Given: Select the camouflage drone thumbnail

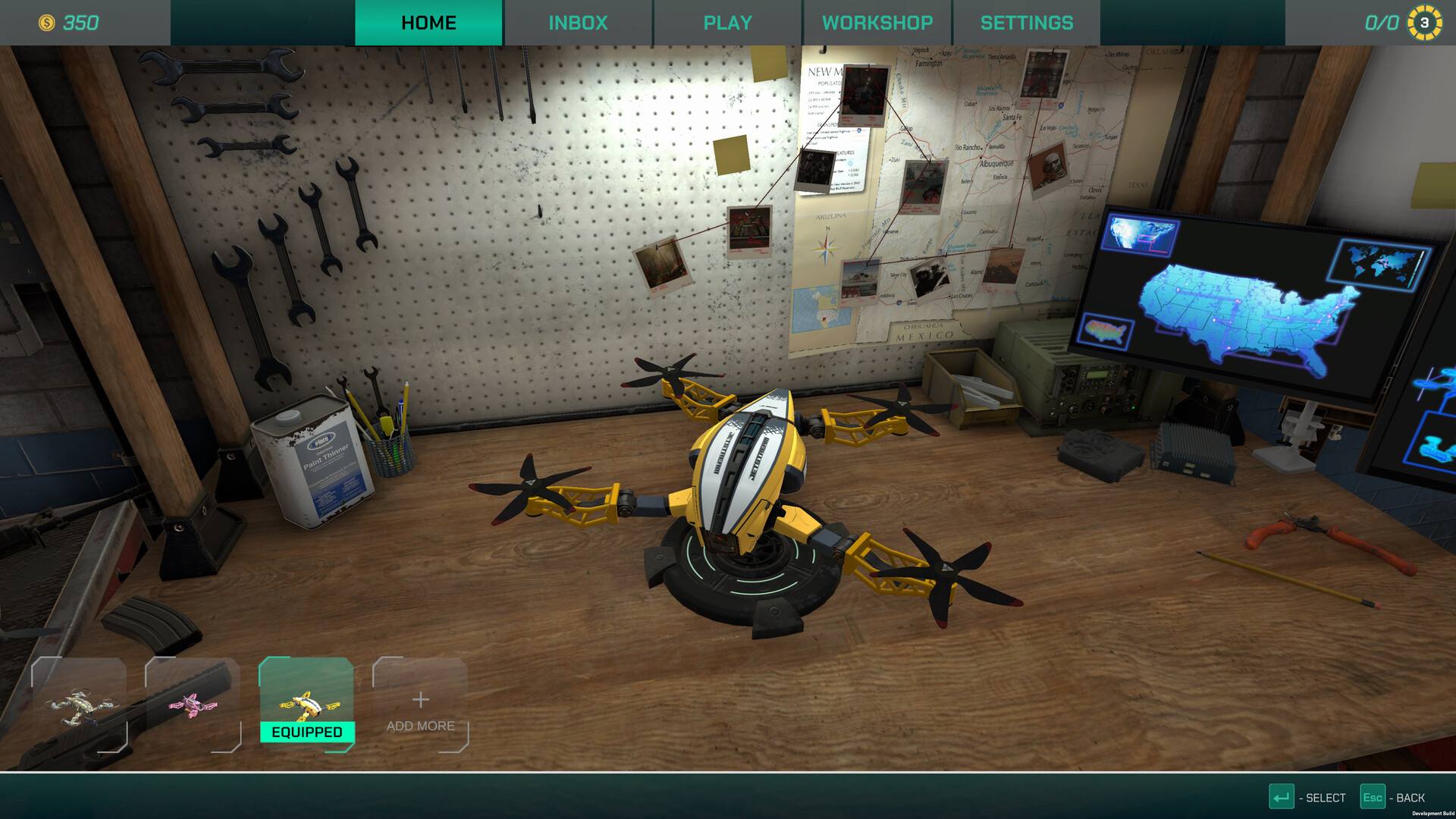Looking at the screenshot, I should 78,705.
